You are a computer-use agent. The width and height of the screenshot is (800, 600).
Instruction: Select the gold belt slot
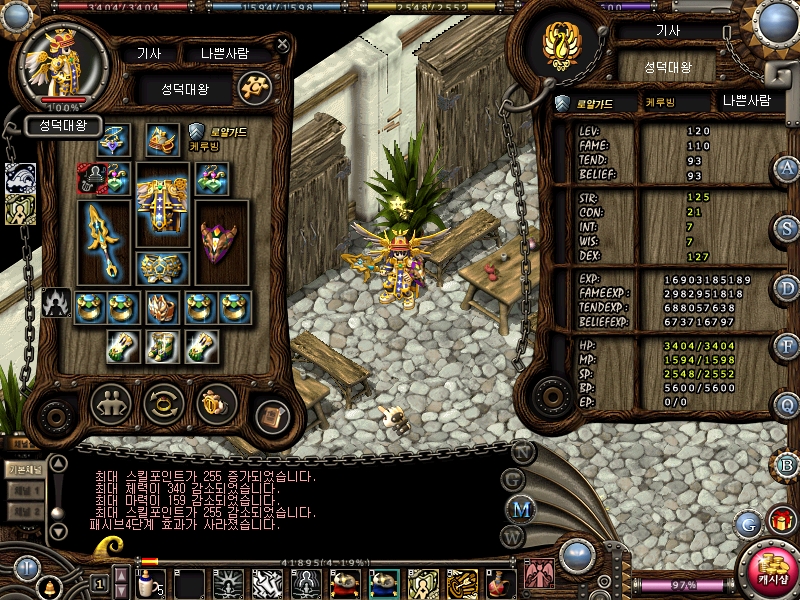(x=163, y=267)
